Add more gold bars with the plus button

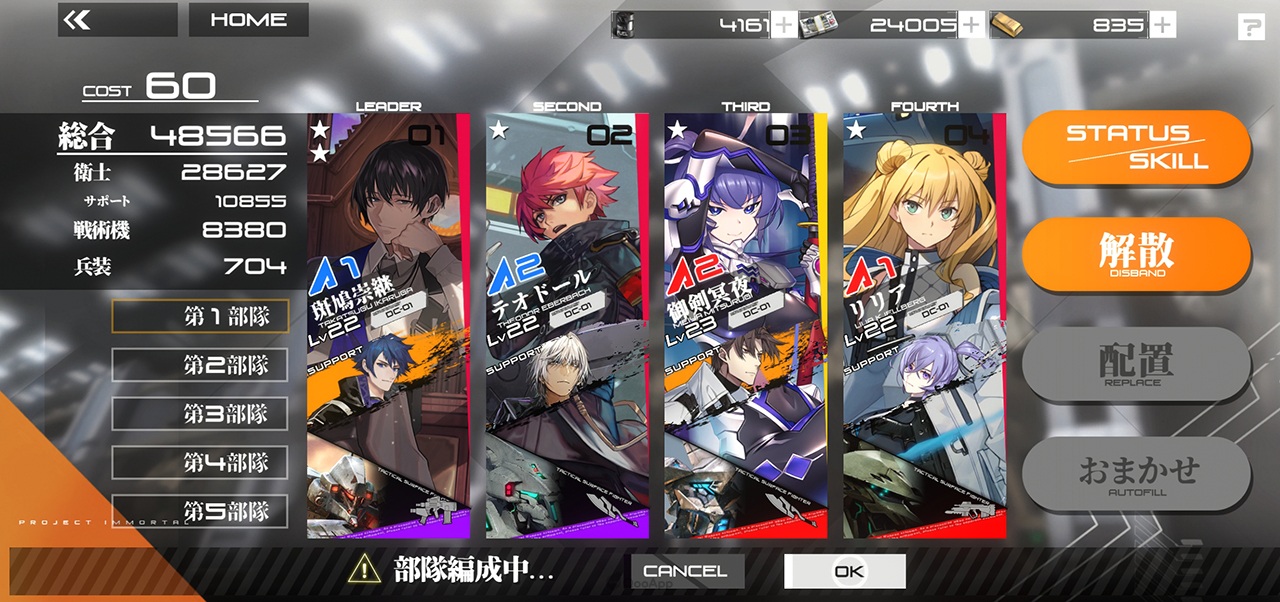[1162, 25]
